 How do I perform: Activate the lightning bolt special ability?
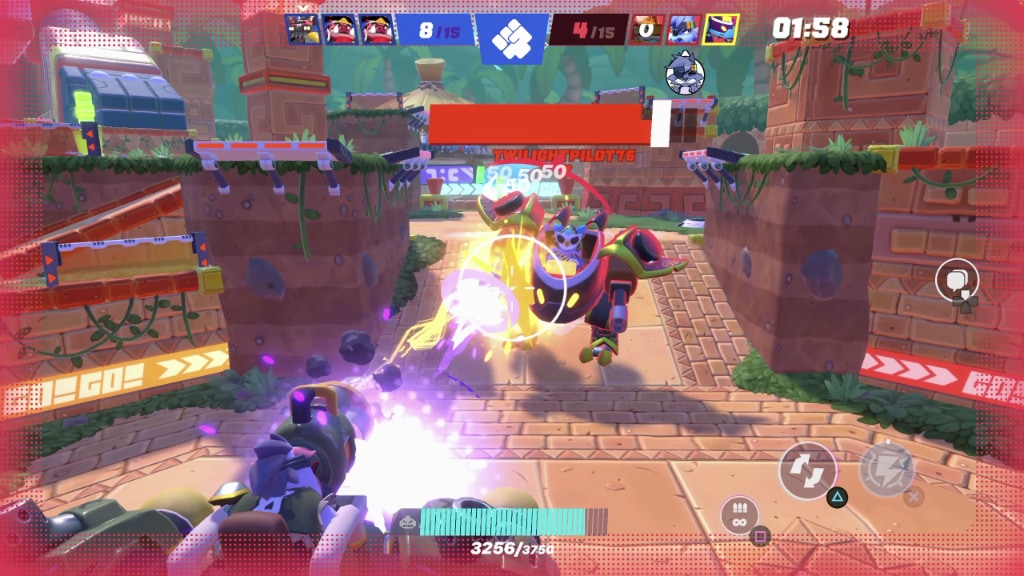886,468
